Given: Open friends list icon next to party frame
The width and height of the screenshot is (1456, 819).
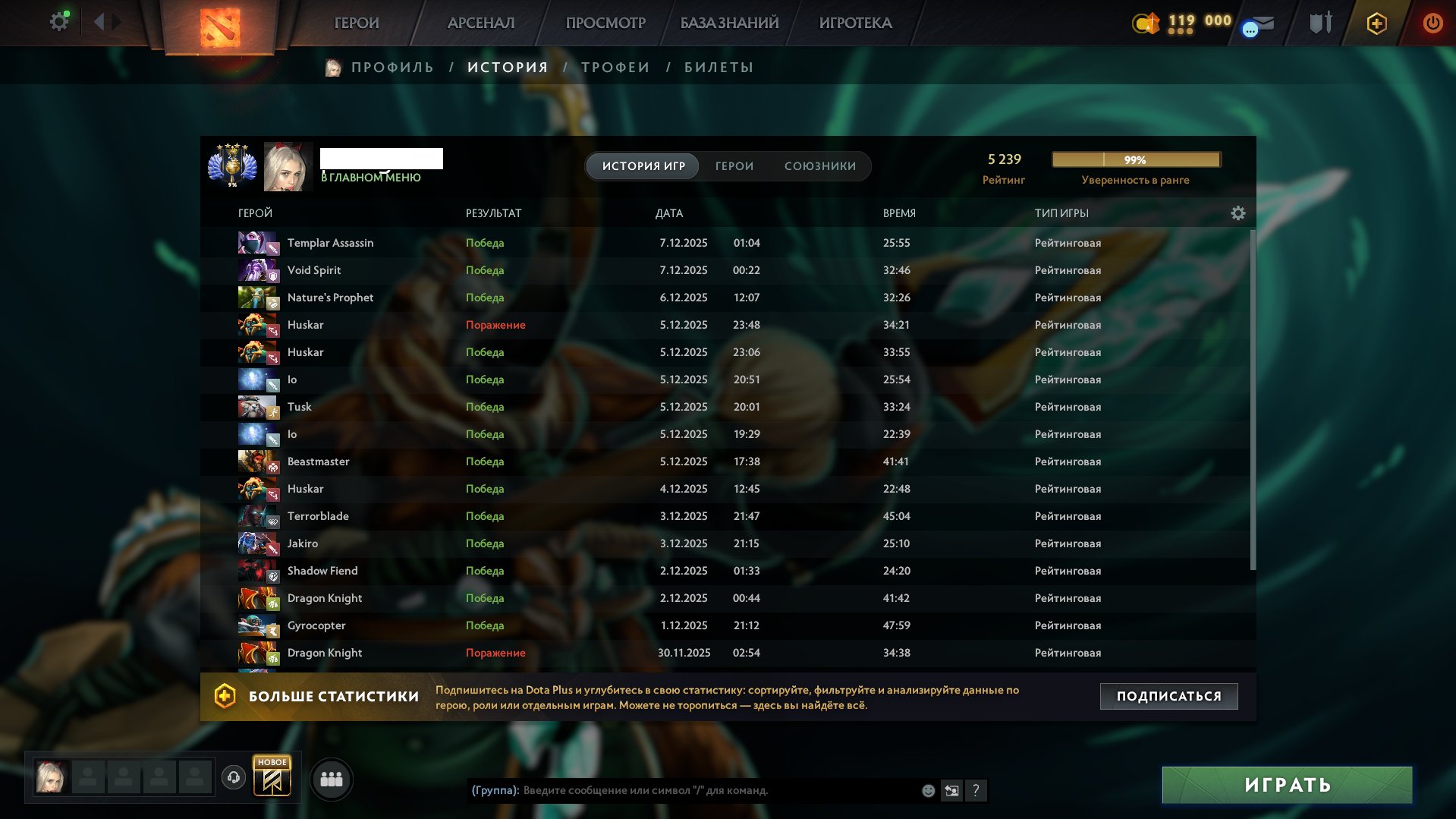Looking at the screenshot, I should [331, 779].
